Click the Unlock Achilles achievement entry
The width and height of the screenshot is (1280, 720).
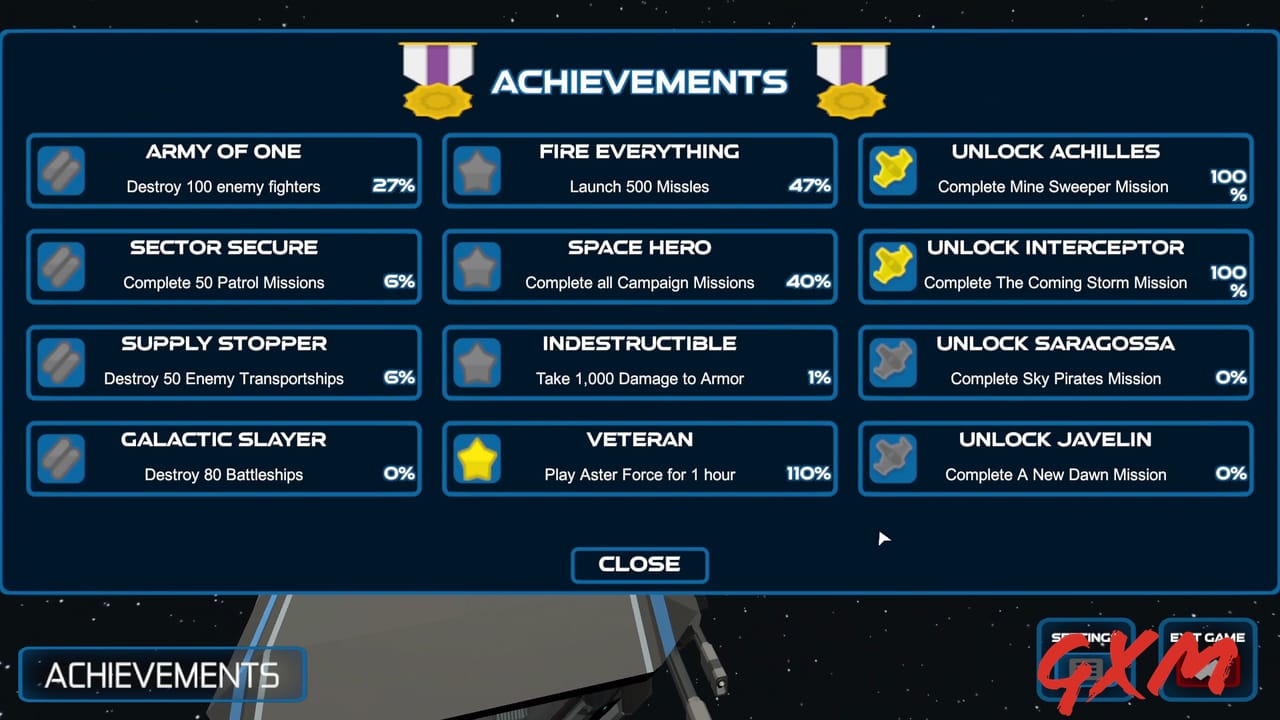1055,170
